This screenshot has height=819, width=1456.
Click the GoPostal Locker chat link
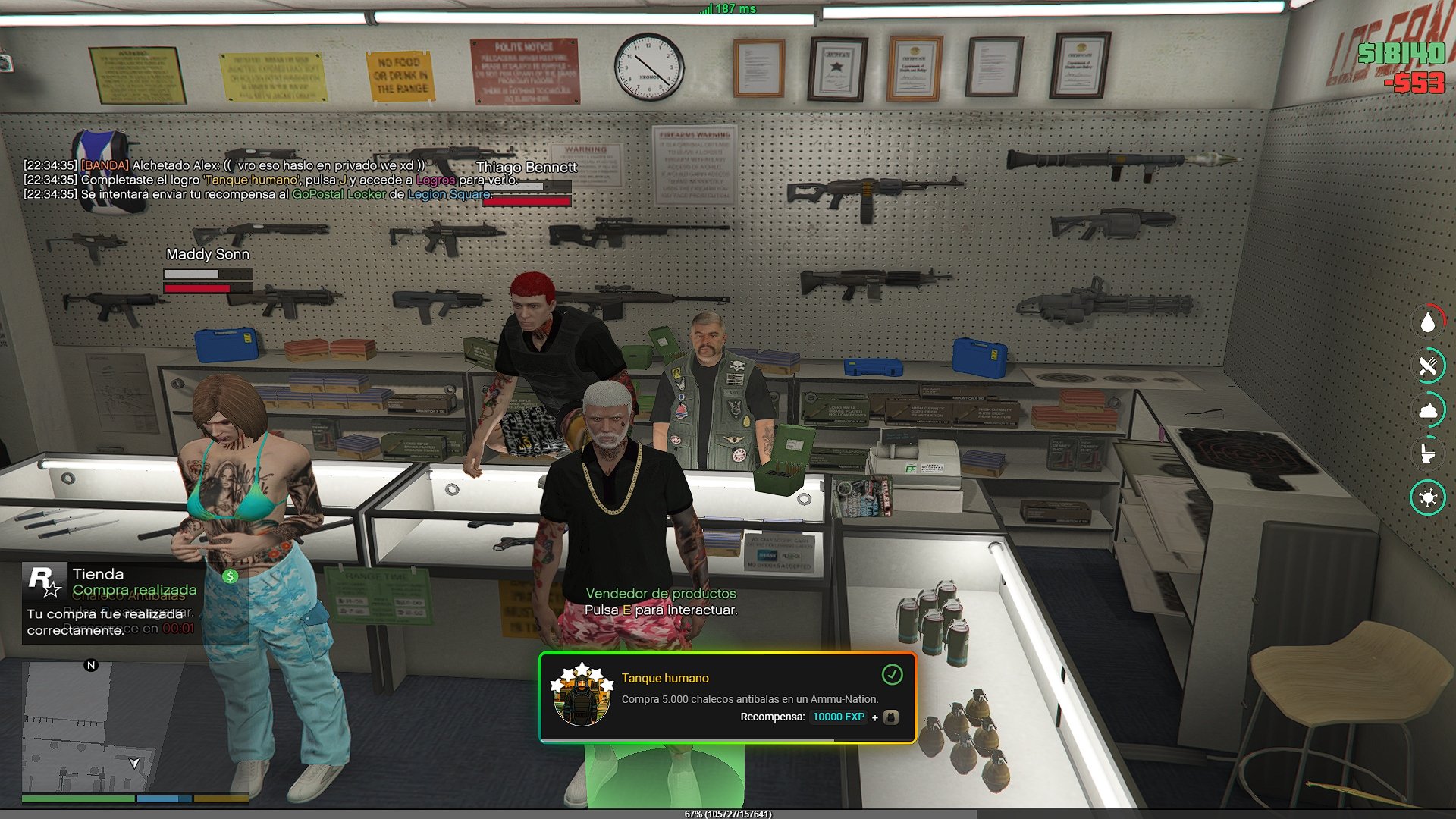(339, 194)
